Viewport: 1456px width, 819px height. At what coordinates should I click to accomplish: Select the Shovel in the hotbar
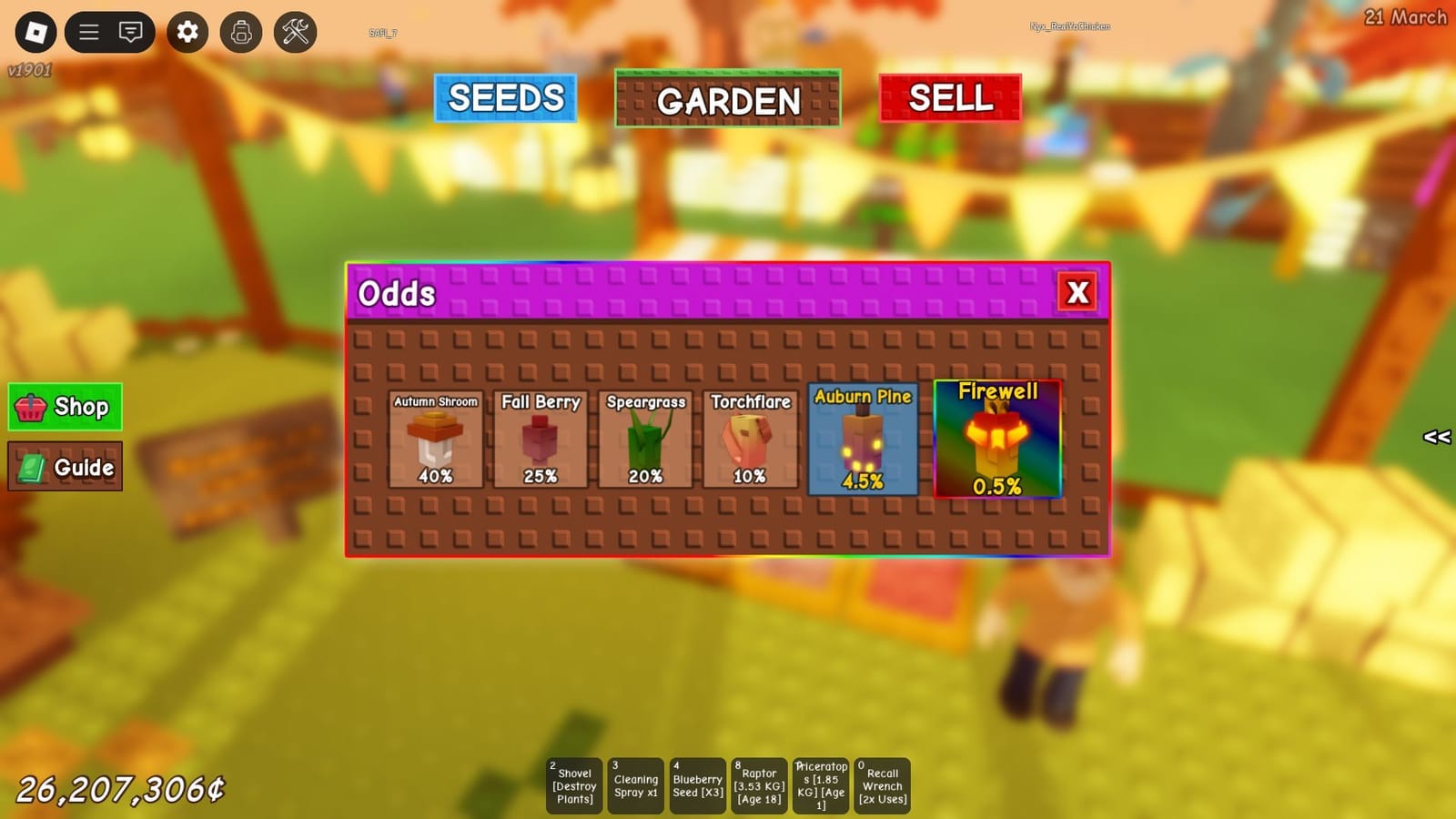pos(573,784)
